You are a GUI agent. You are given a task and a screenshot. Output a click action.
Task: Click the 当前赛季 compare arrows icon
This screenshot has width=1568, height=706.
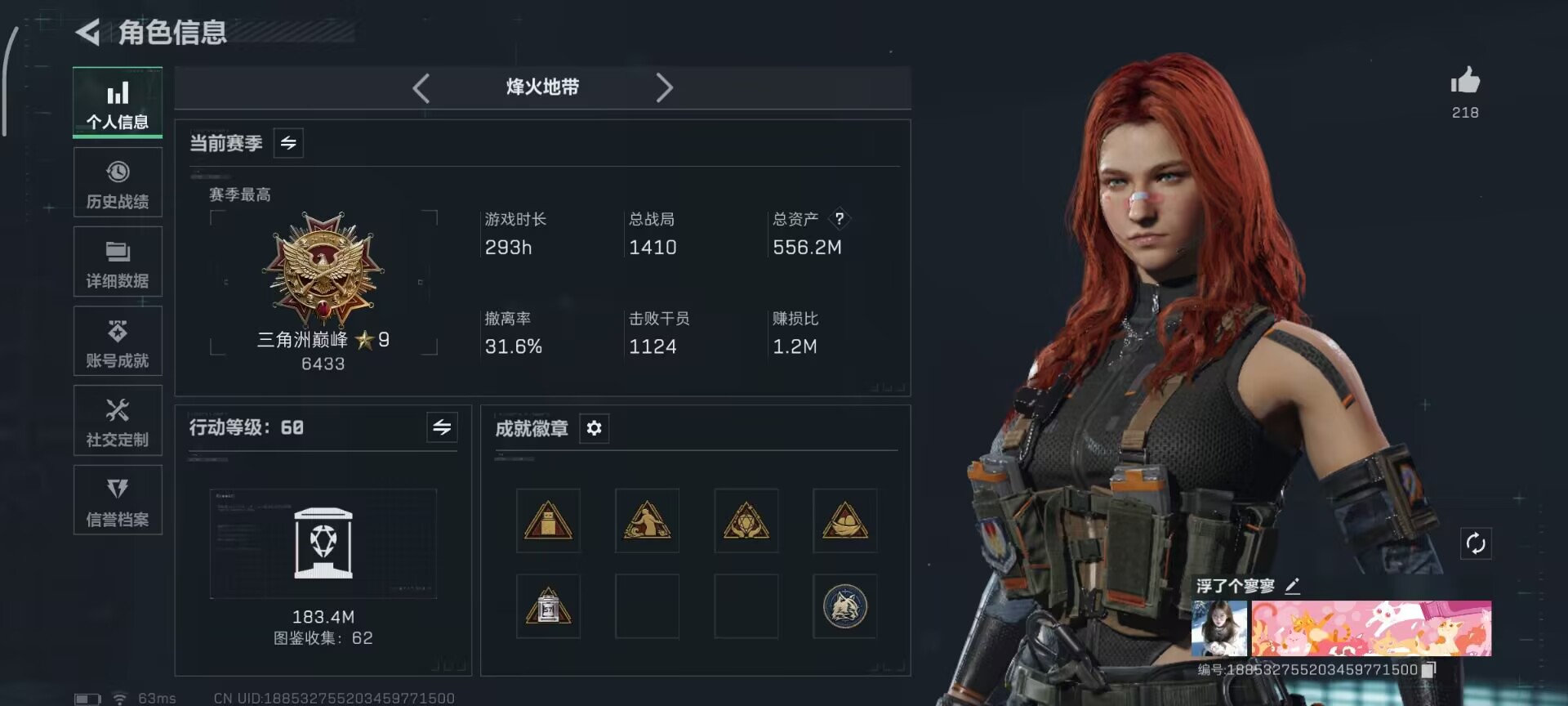(x=287, y=143)
